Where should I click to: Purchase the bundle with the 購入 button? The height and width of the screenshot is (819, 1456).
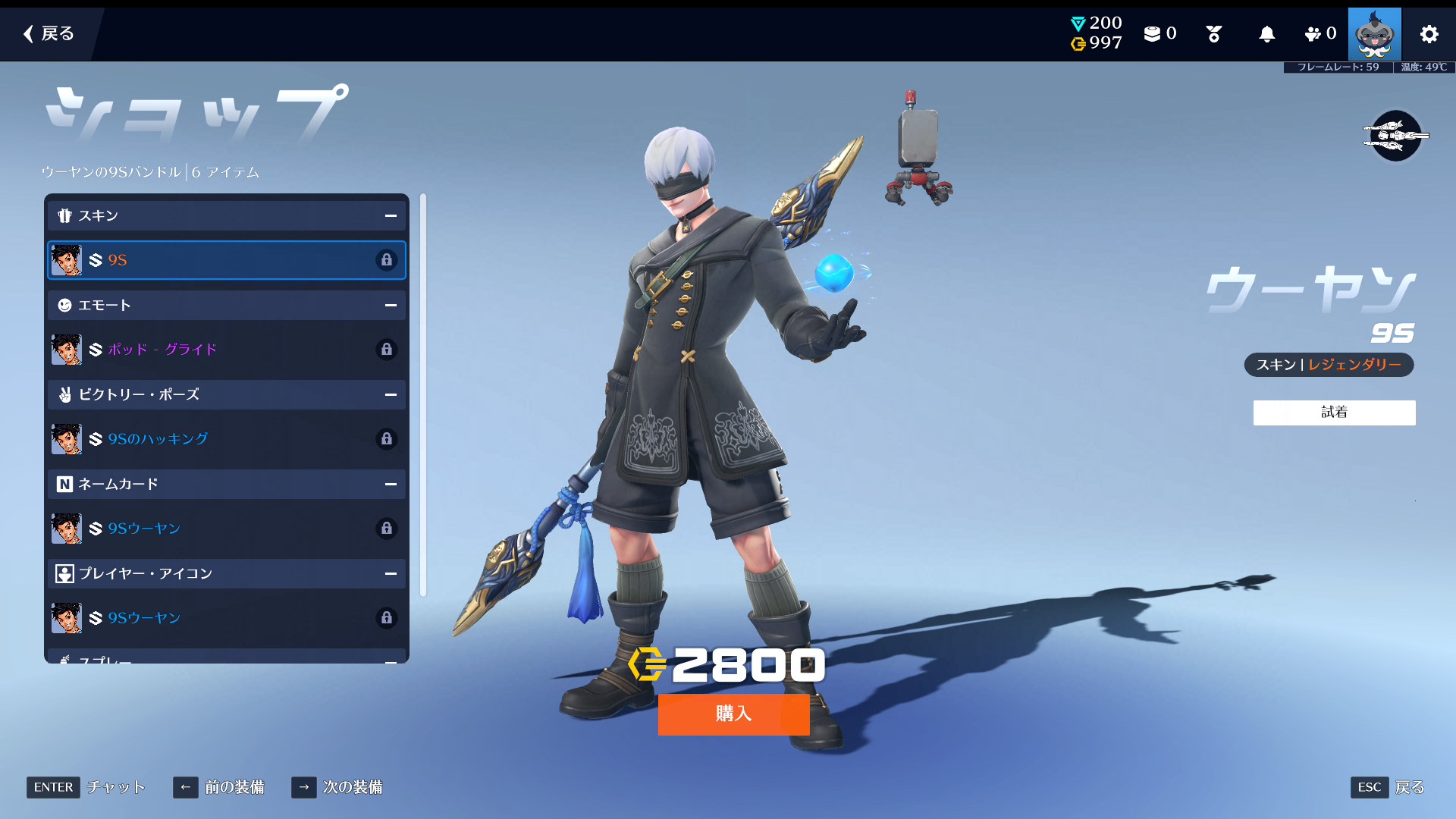(733, 714)
